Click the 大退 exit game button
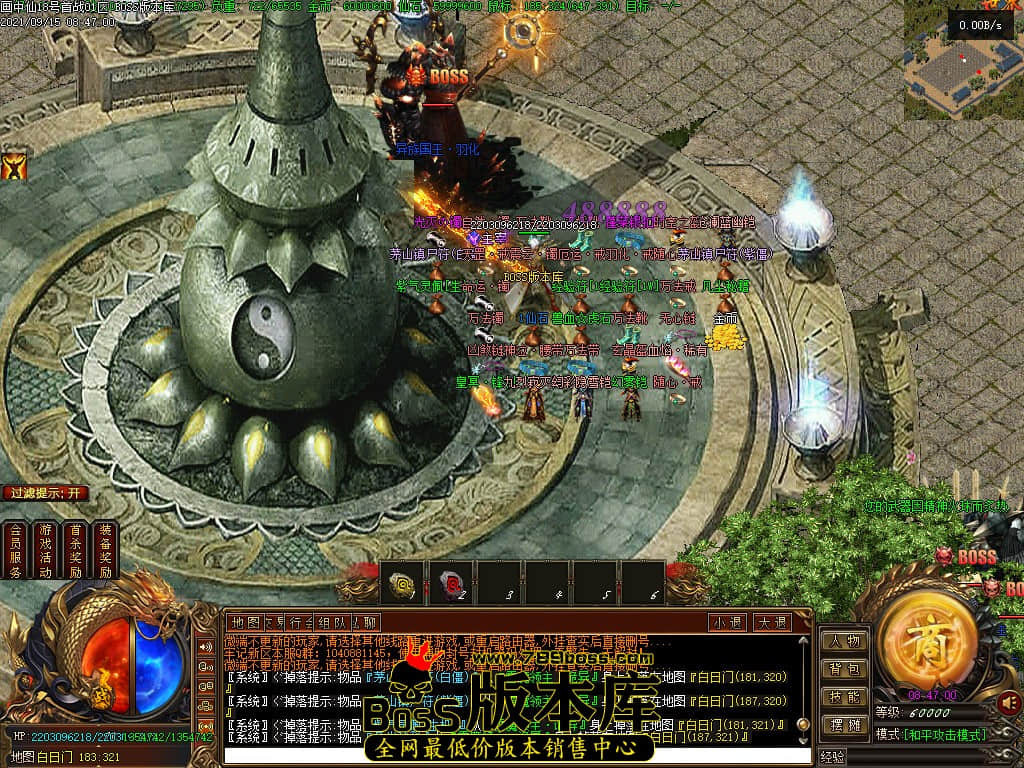This screenshot has width=1024, height=768. pyautogui.click(x=771, y=622)
